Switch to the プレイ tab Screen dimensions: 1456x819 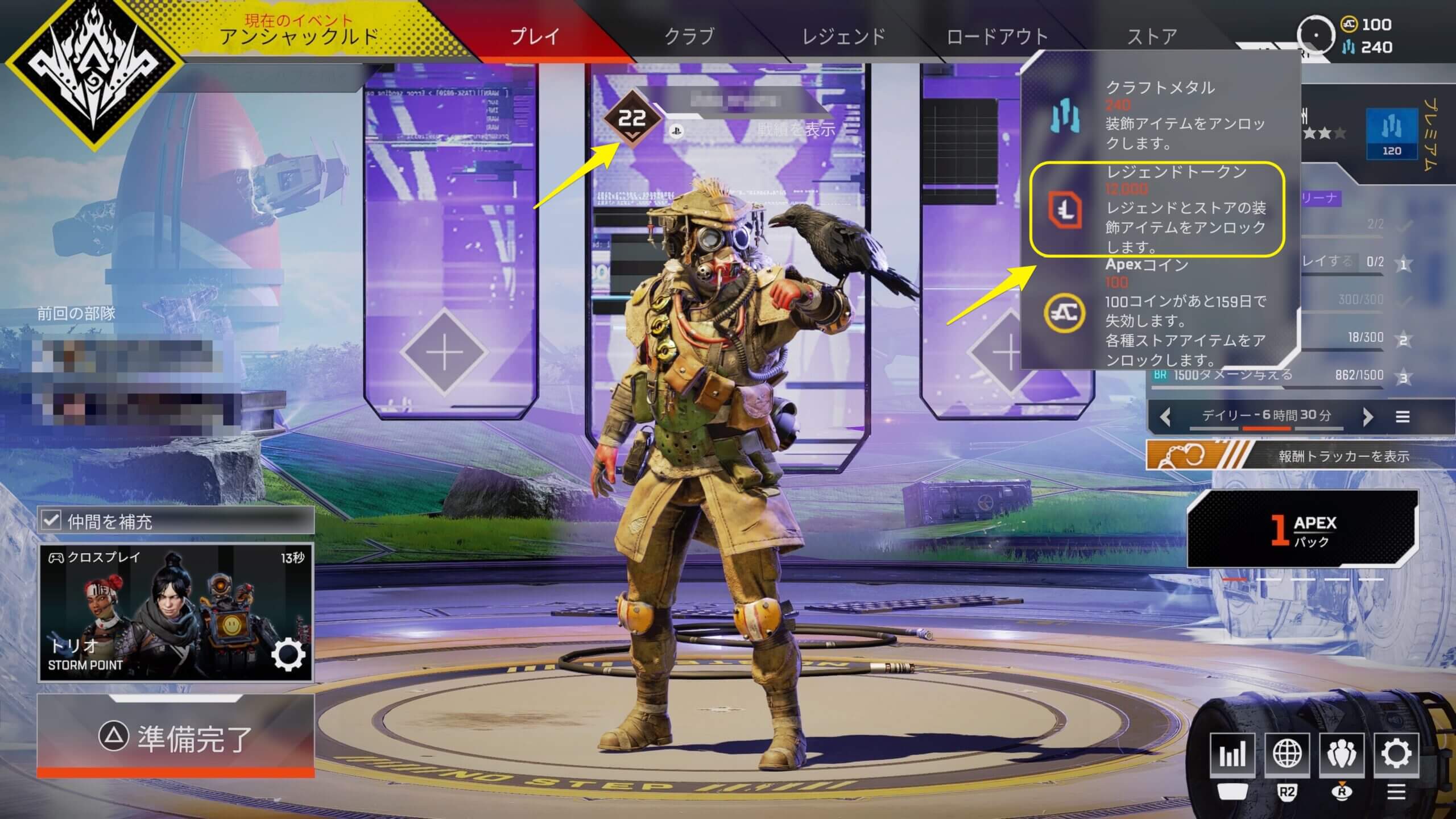click(535, 36)
